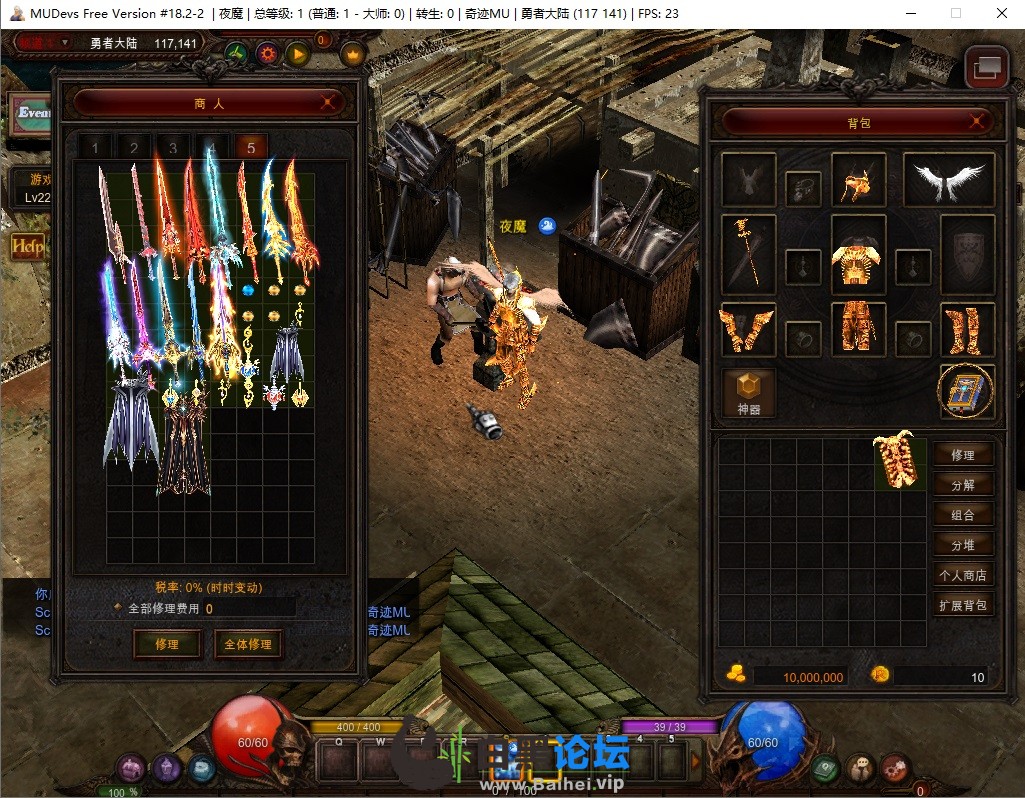Maximize the game window

[x=955, y=14]
